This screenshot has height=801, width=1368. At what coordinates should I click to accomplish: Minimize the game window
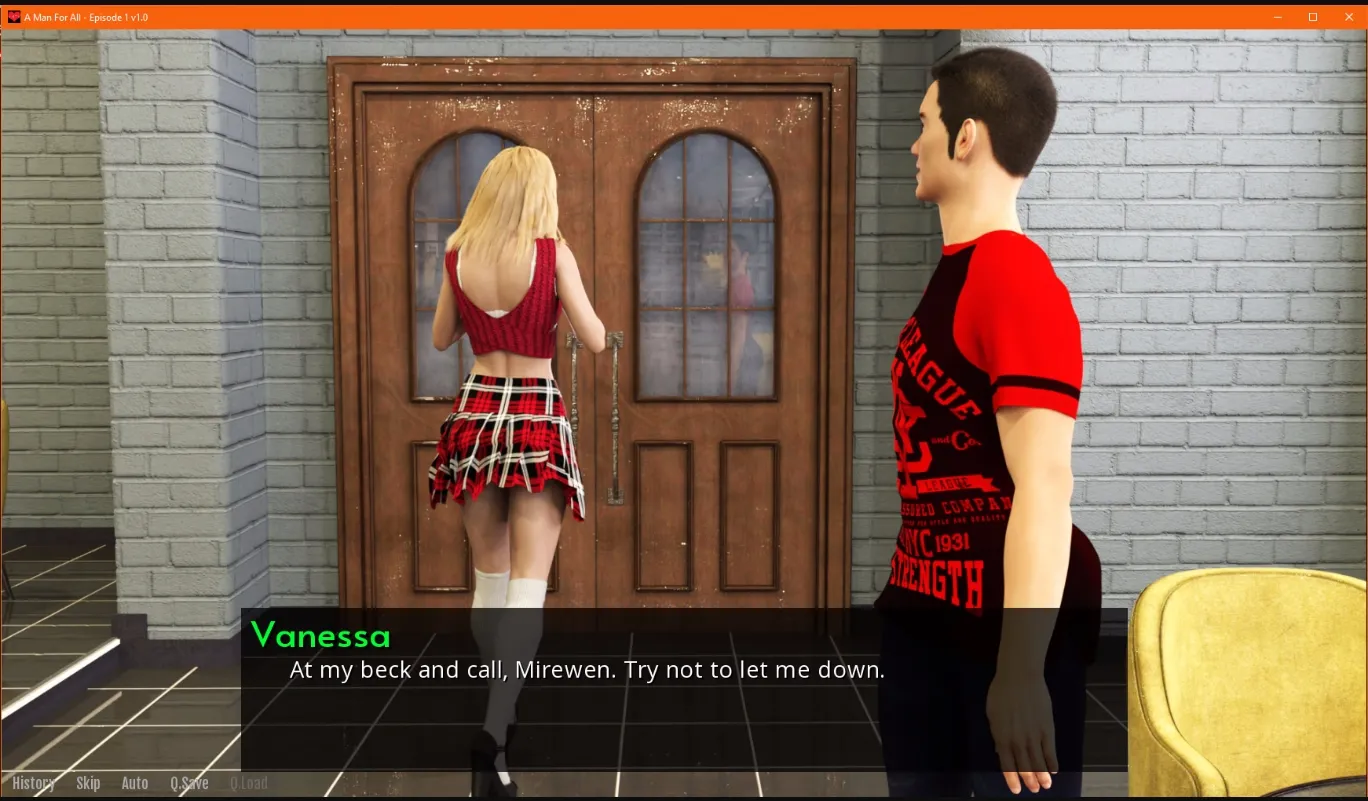click(x=1277, y=17)
